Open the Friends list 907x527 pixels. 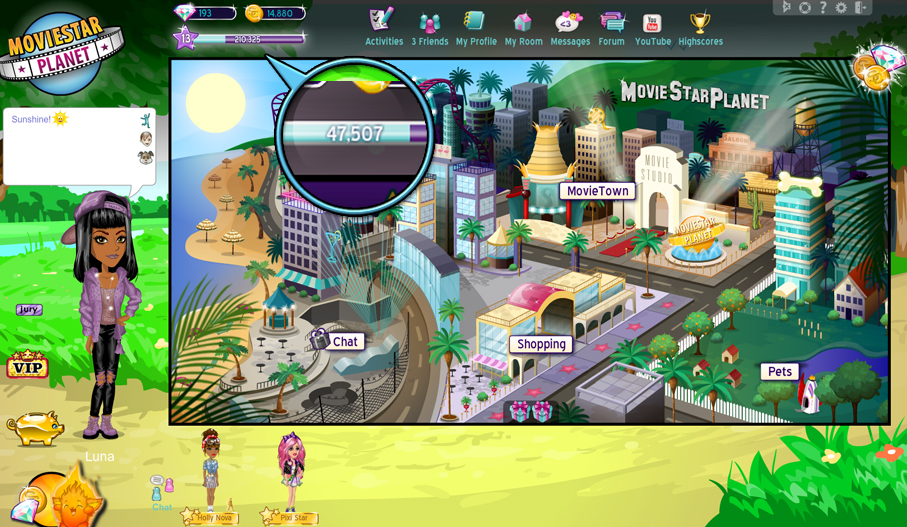(430, 28)
